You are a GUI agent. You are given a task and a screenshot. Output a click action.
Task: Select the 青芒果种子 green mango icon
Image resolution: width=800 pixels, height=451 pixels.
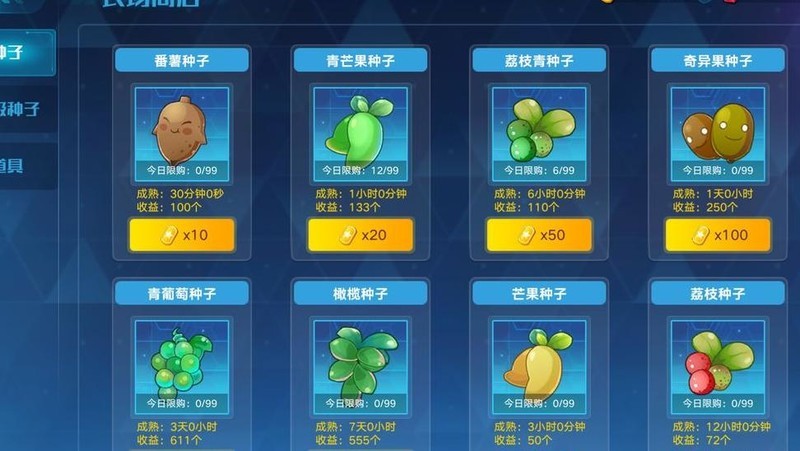coord(360,127)
